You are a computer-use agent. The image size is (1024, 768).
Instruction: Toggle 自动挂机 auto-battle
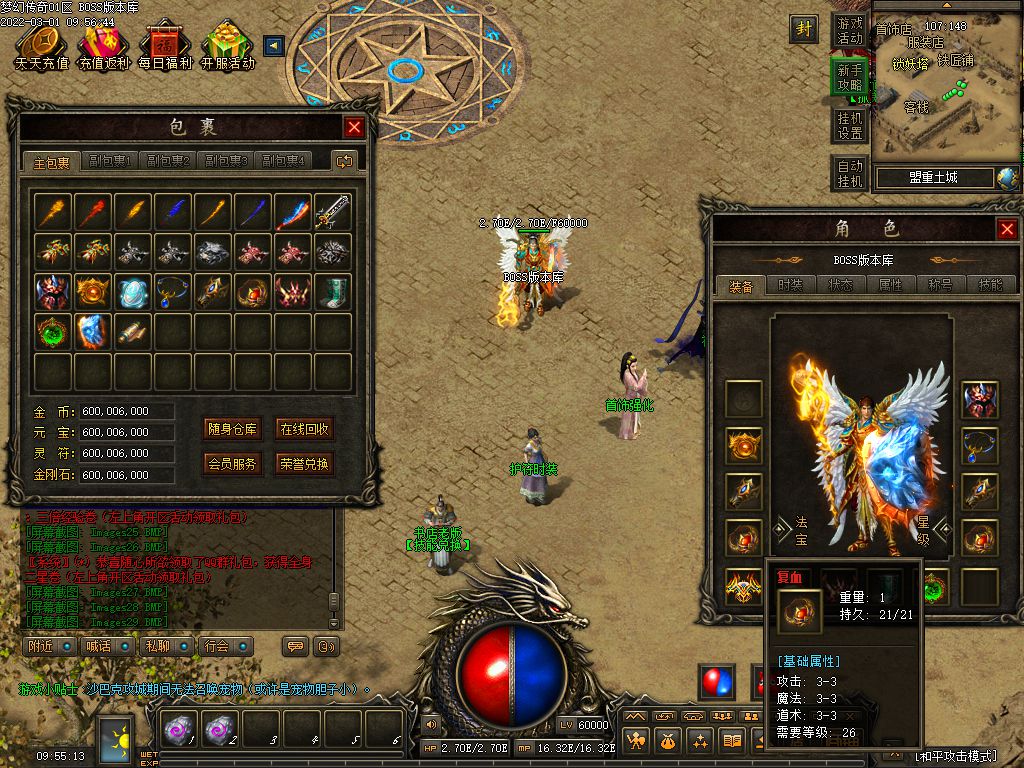pos(850,174)
